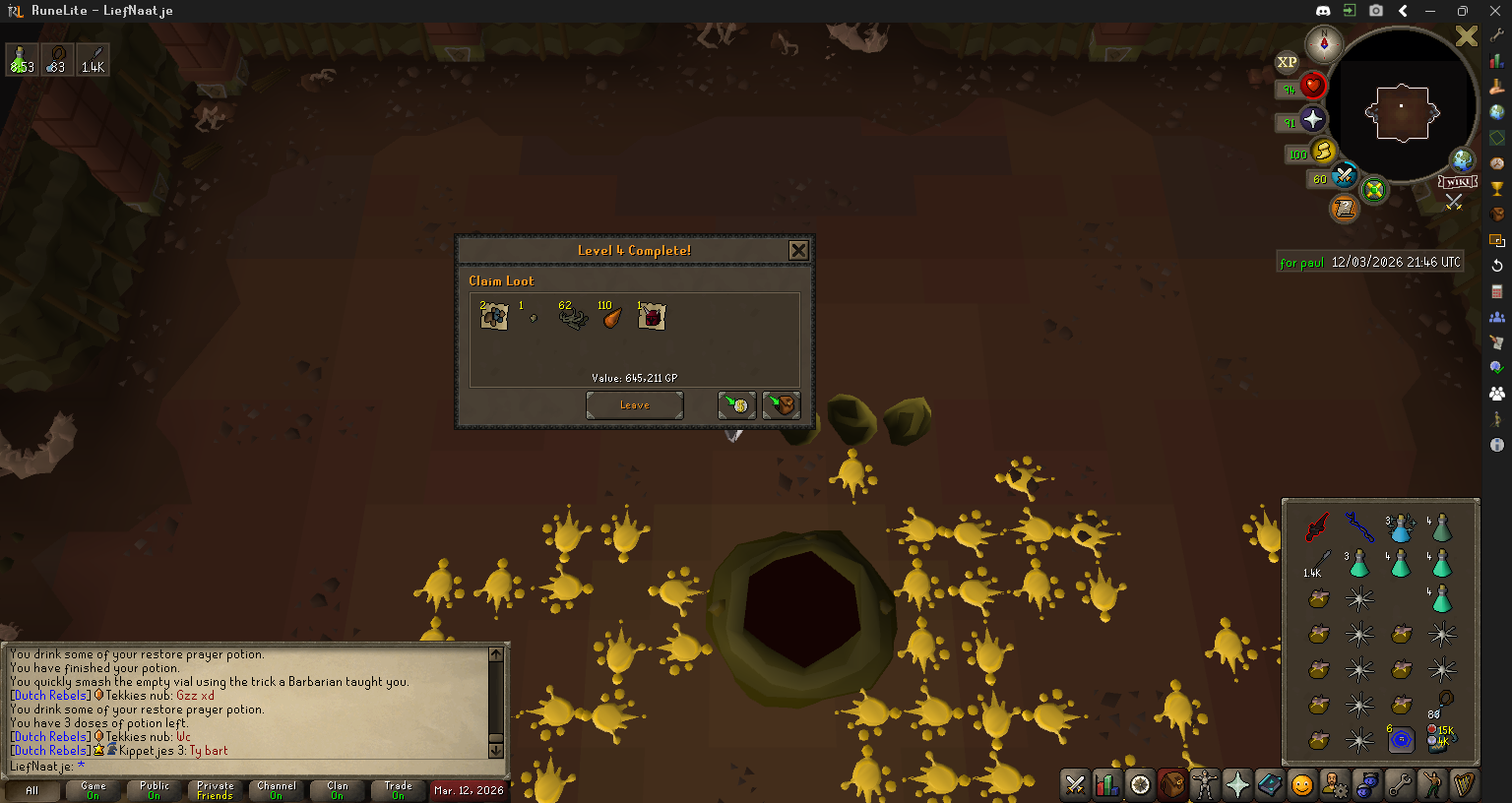The image size is (1512, 803).
Task: Activate the special attack orb
Action: 1344,177
